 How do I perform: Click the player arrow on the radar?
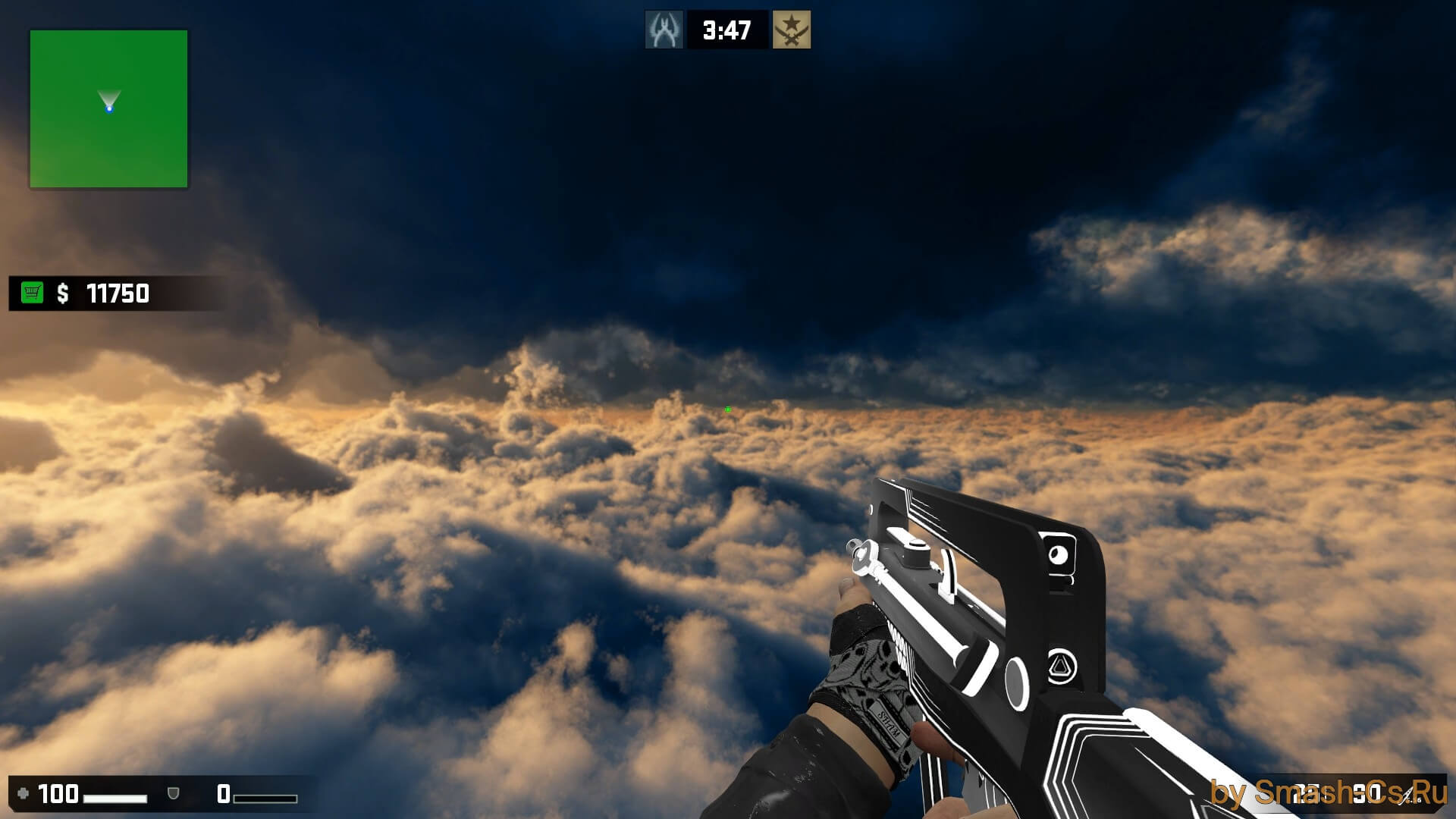point(109,103)
